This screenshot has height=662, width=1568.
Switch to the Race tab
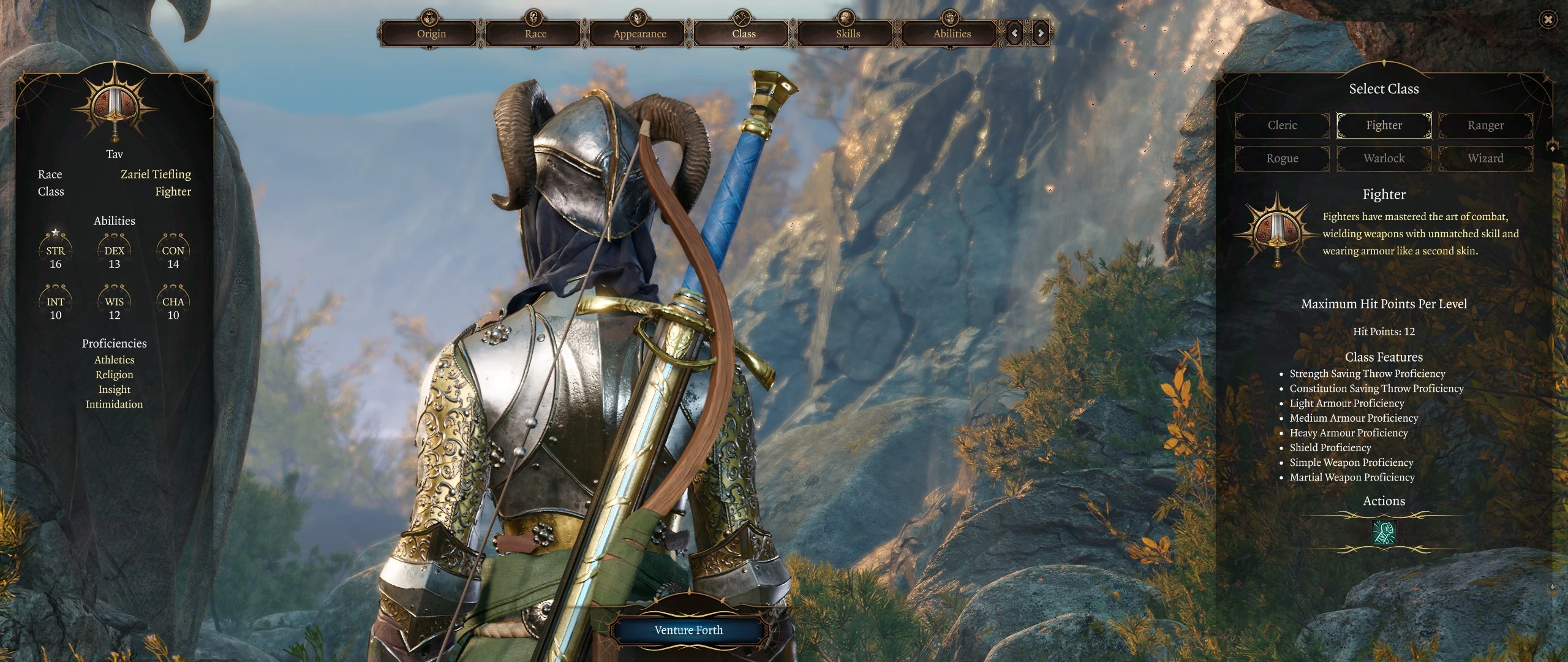pos(535,33)
